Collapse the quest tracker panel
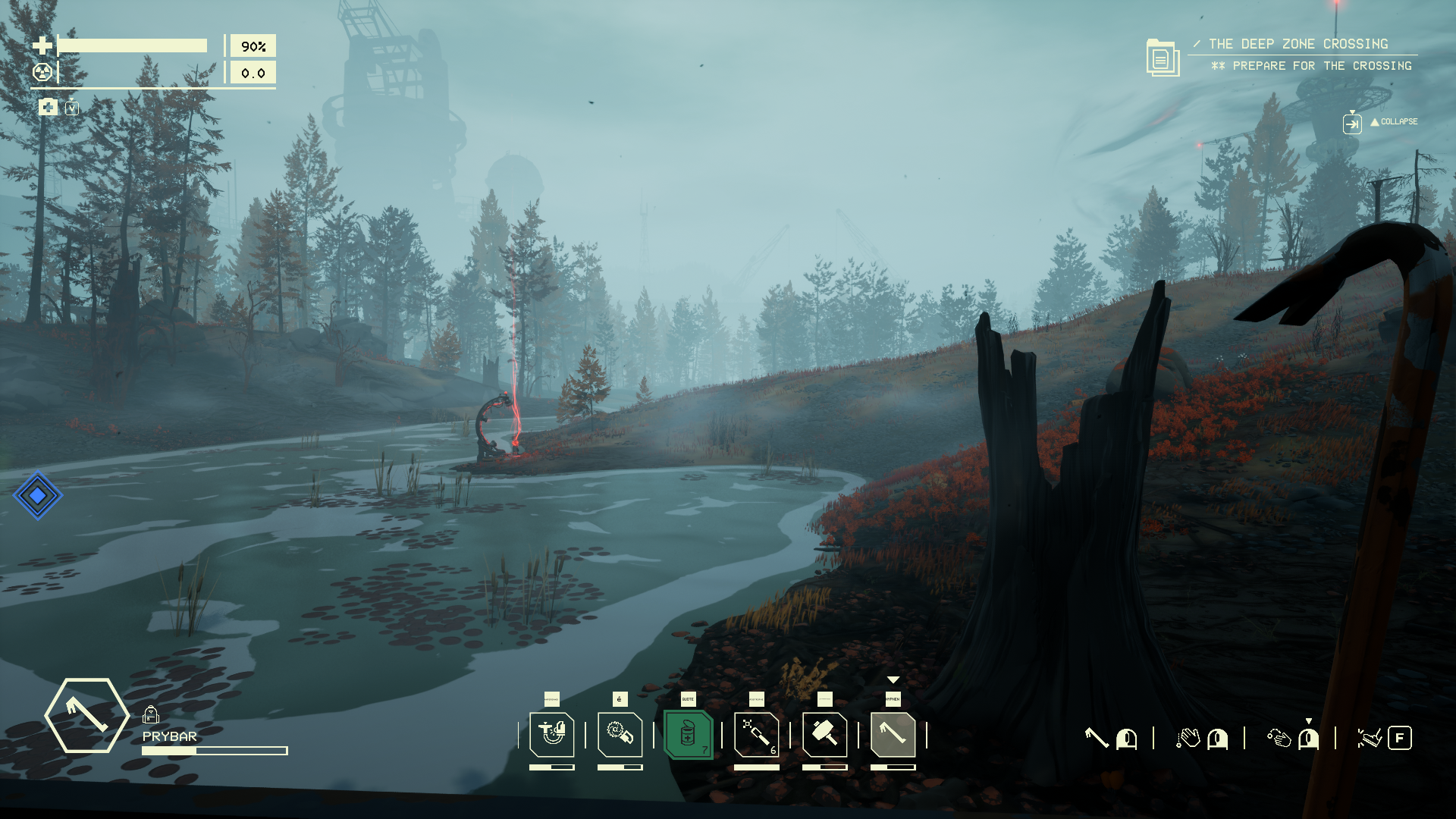Image resolution: width=1456 pixels, height=819 pixels. [x=1352, y=122]
